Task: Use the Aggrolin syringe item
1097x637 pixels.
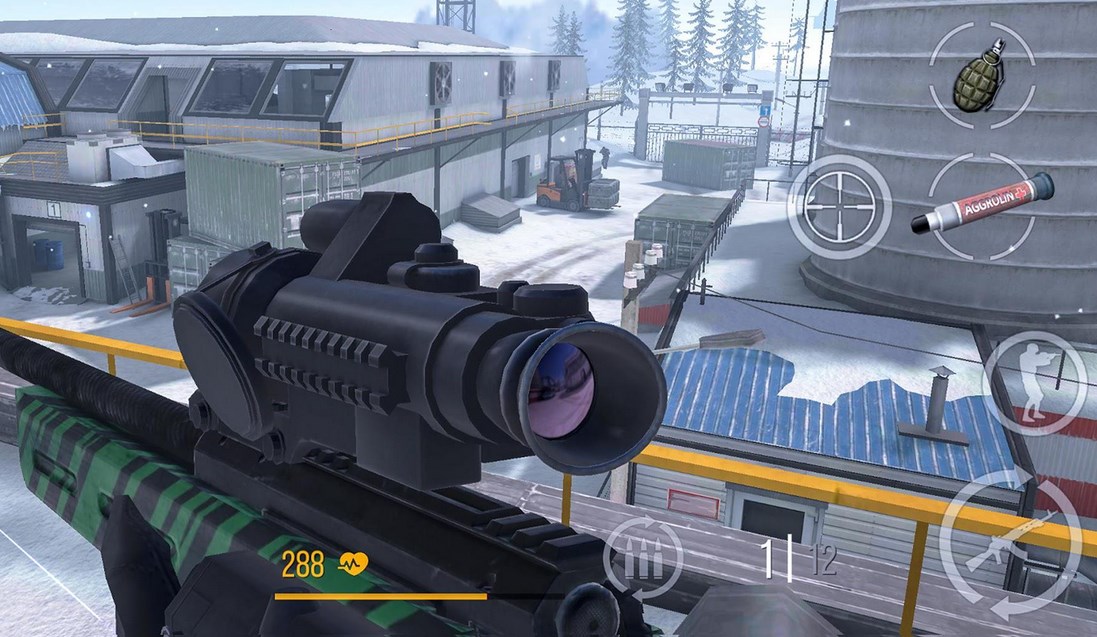Action: click(x=981, y=206)
